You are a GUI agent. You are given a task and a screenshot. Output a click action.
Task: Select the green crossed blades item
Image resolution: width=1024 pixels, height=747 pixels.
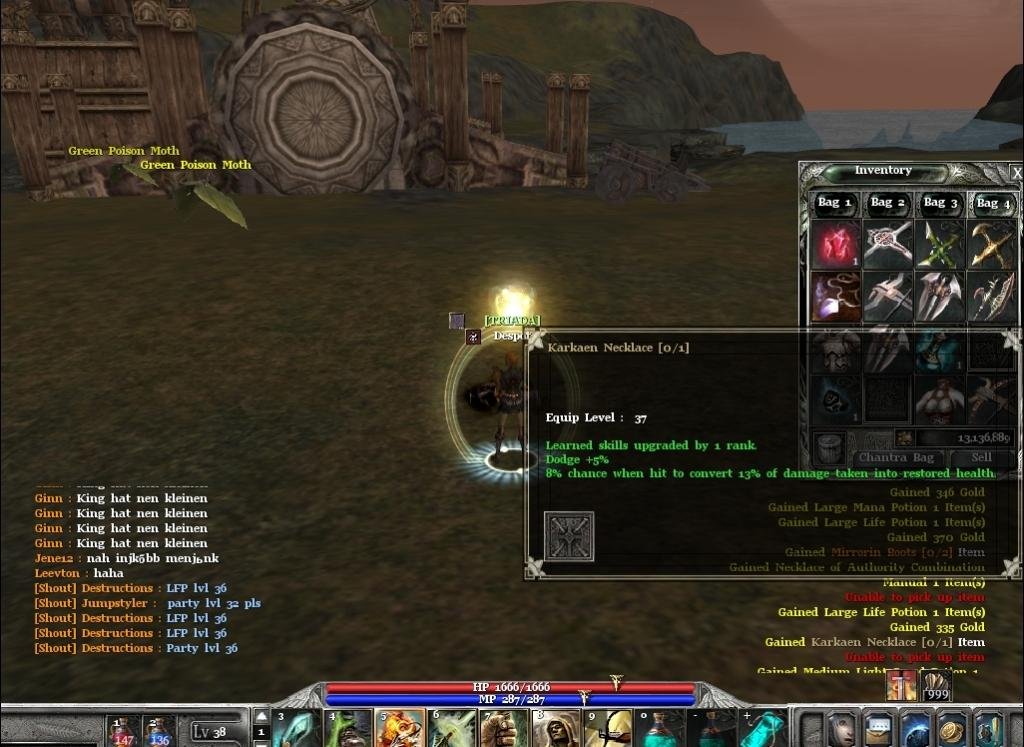click(940, 244)
